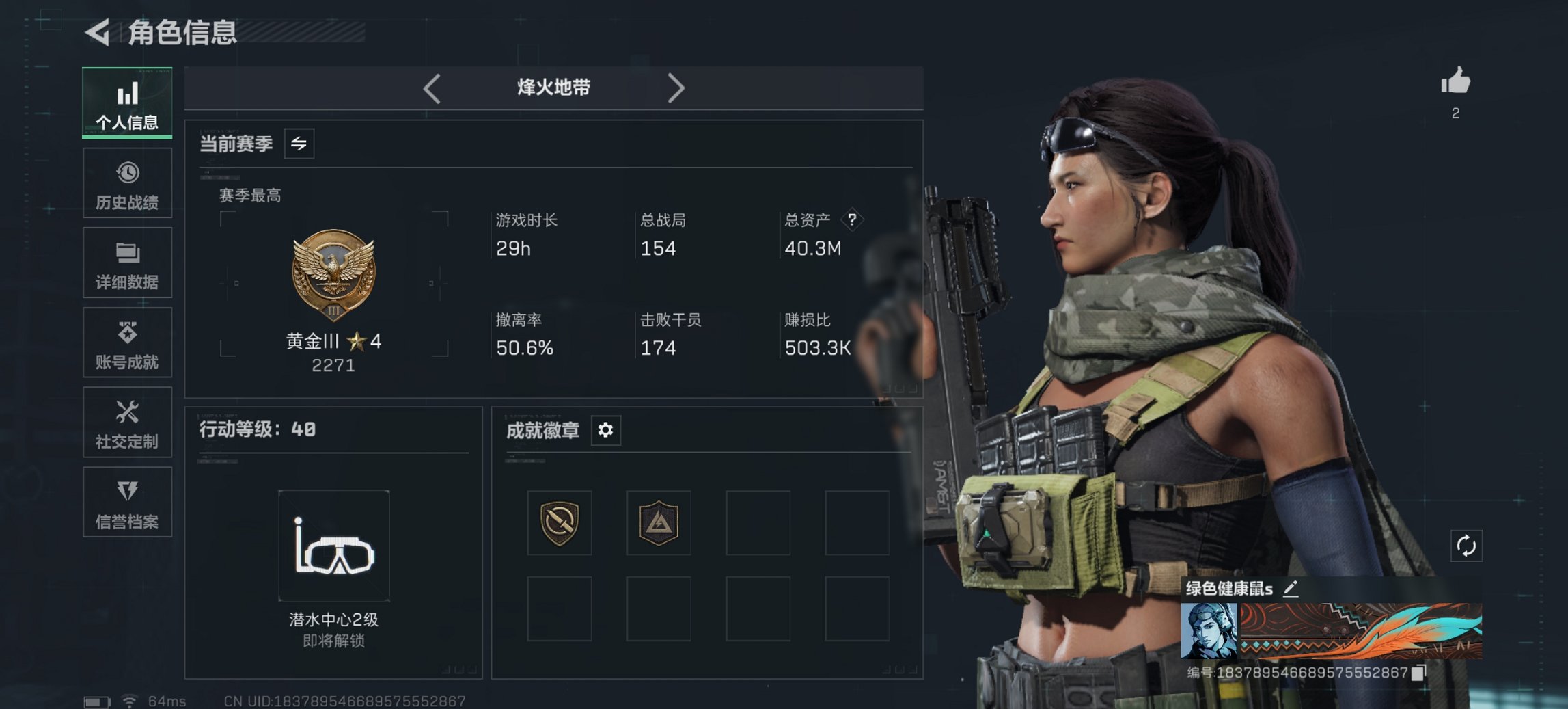
Task: Open the 个人信息 panel in sidebar
Action: [x=127, y=103]
